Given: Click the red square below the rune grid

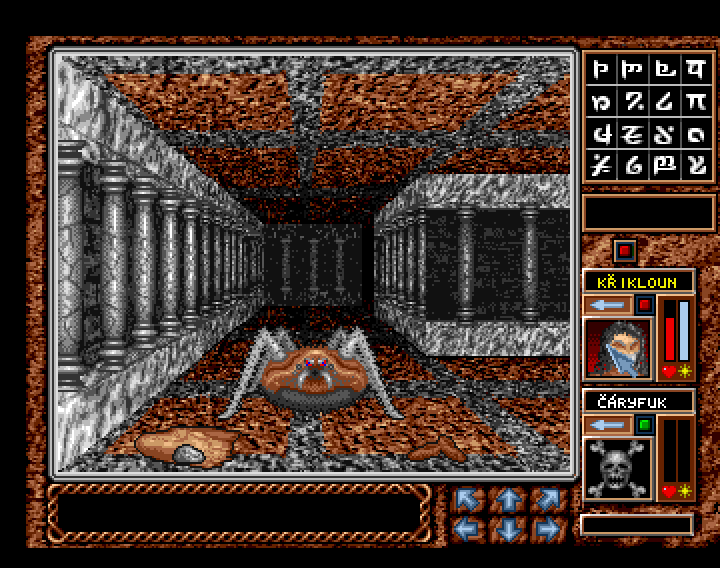Looking at the screenshot, I should [x=625, y=250].
